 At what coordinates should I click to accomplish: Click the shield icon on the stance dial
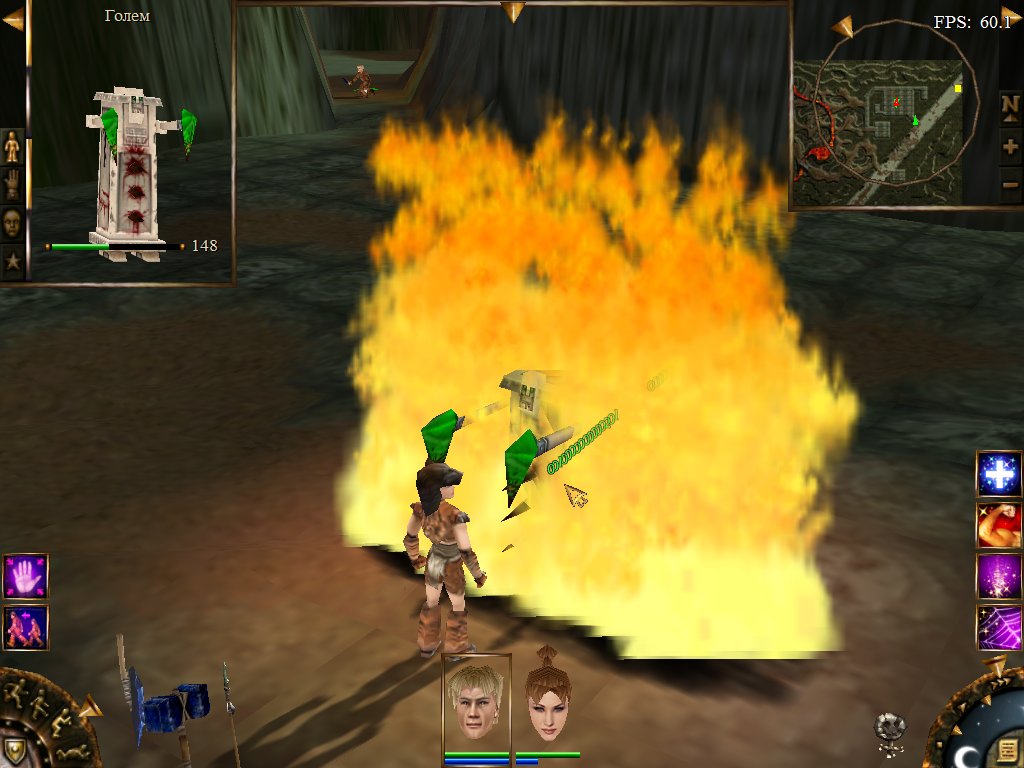(16, 750)
